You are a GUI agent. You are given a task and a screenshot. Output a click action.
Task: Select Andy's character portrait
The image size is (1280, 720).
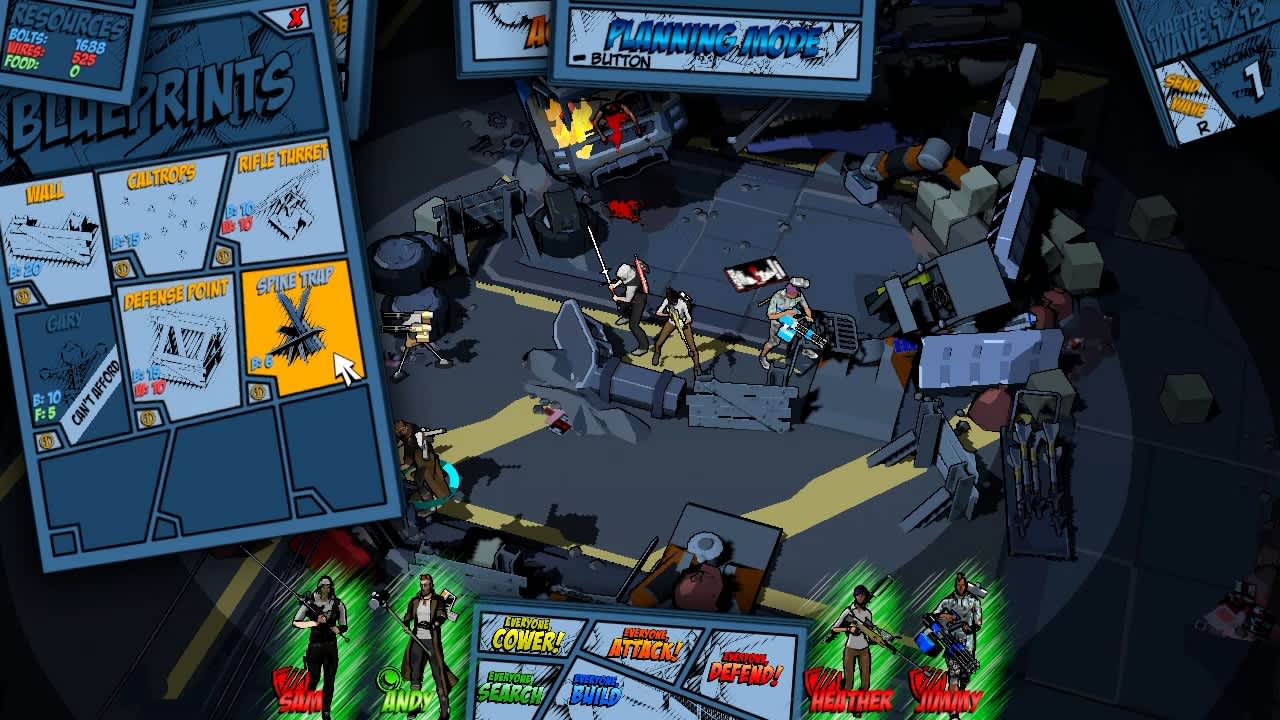point(425,630)
